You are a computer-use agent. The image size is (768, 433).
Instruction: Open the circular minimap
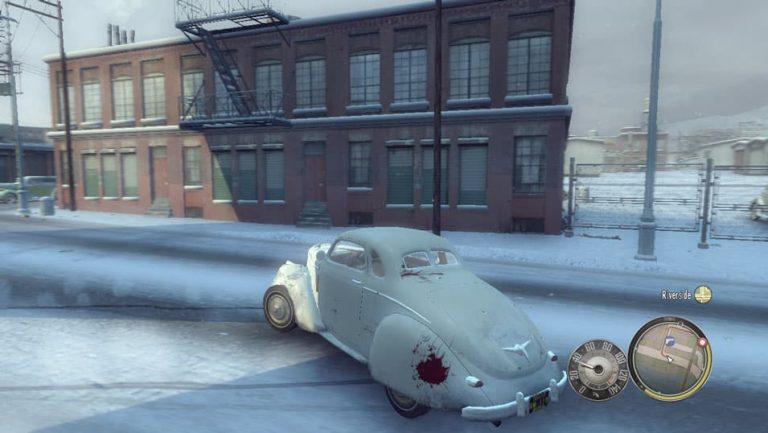click(669, 358)
